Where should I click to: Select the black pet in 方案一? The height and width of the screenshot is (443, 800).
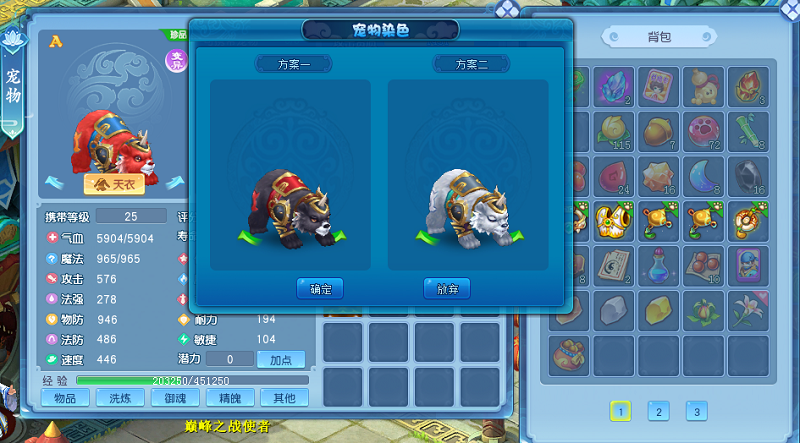tap(289, 207)
